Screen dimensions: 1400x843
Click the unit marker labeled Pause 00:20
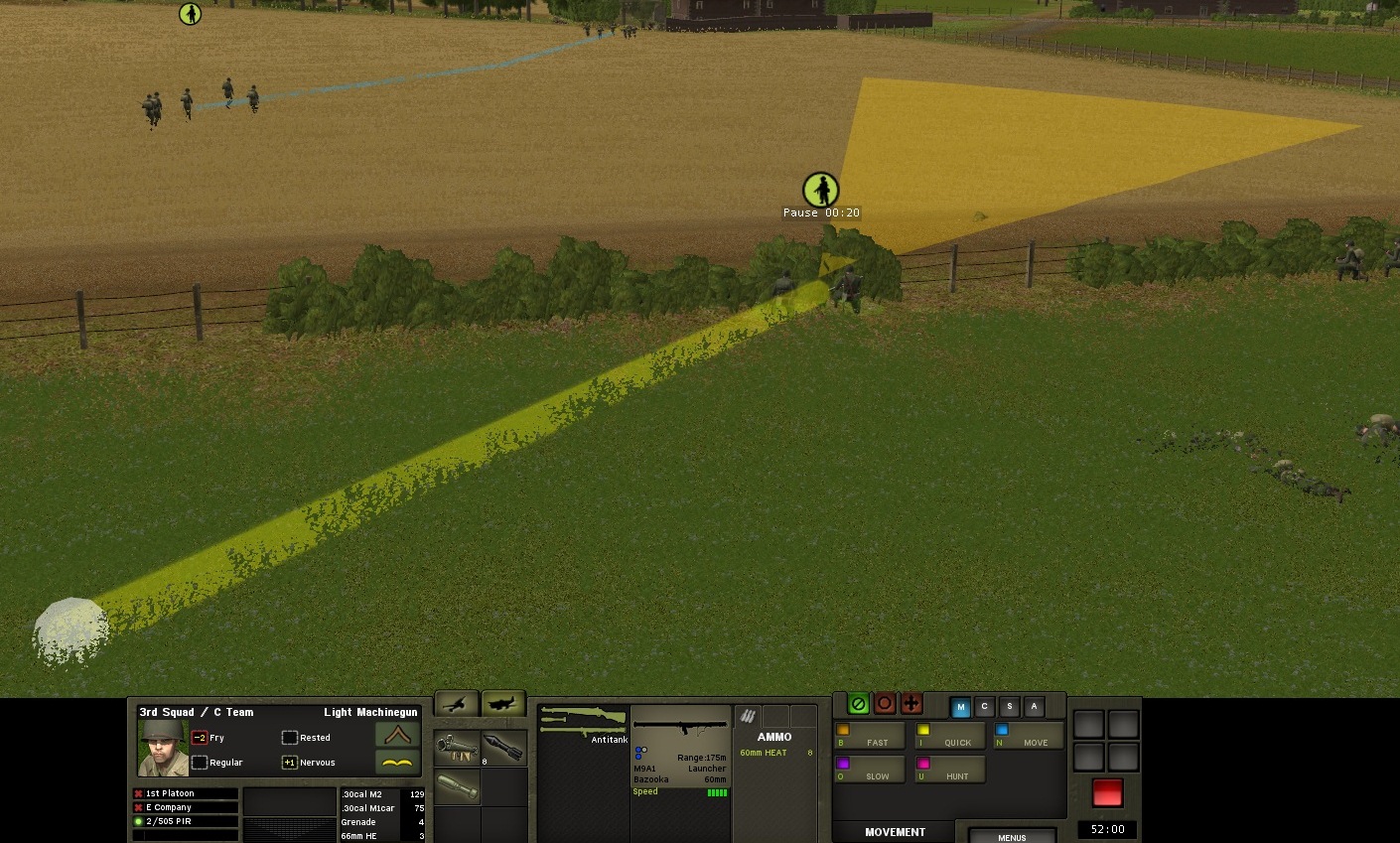pyautogui.click(x=820, y=190)
